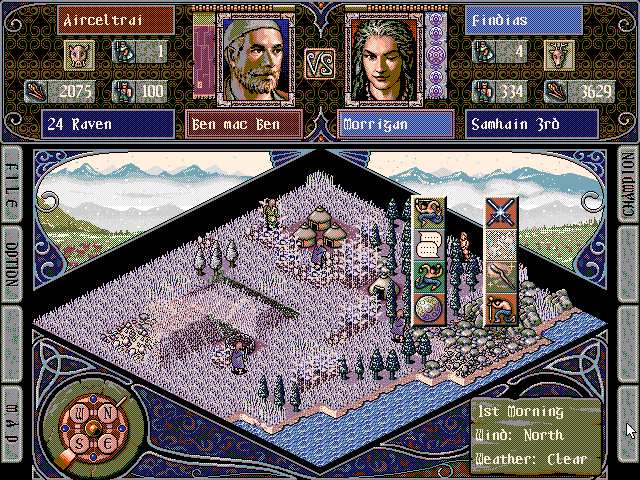Select the round shield defend icon

pos(428,307)
